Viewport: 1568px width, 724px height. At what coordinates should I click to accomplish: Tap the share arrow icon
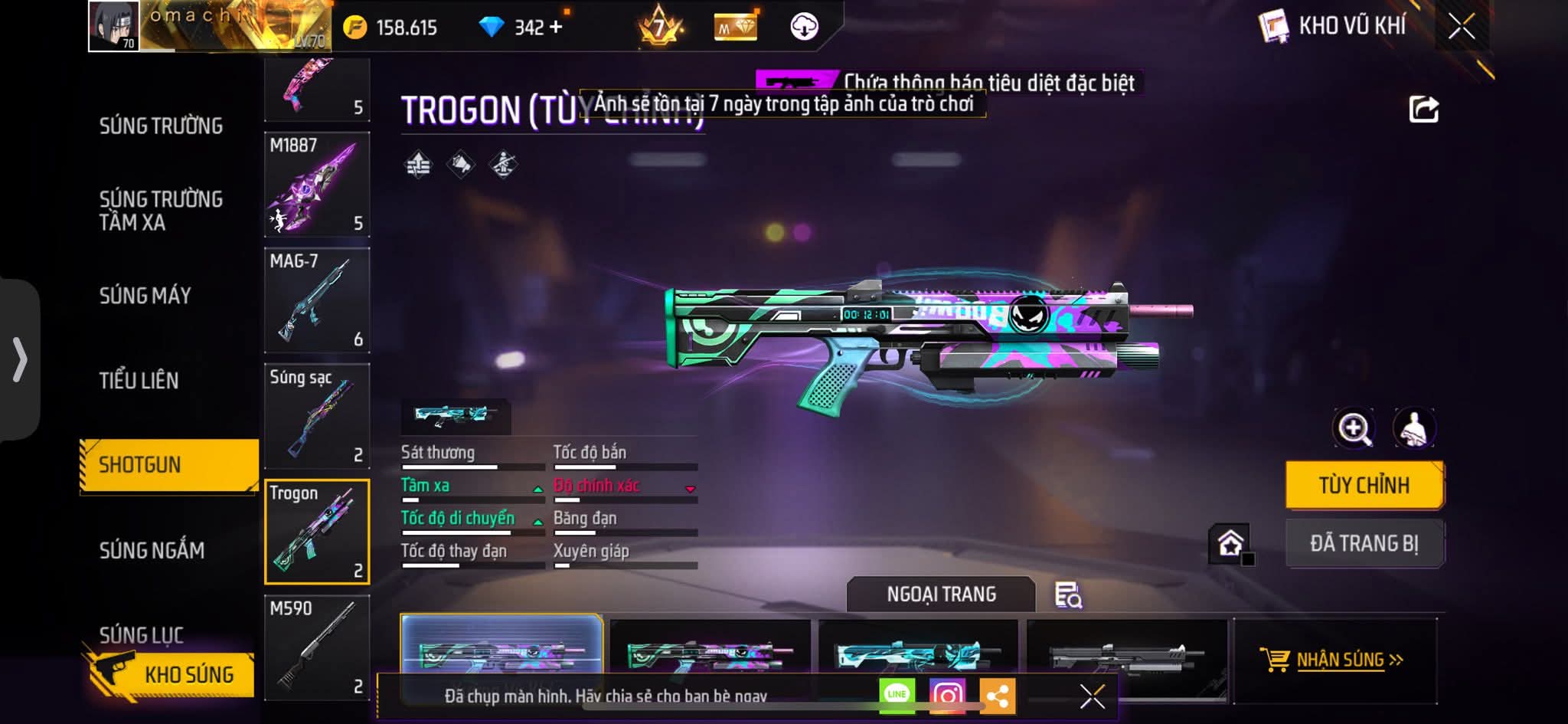1423,110
